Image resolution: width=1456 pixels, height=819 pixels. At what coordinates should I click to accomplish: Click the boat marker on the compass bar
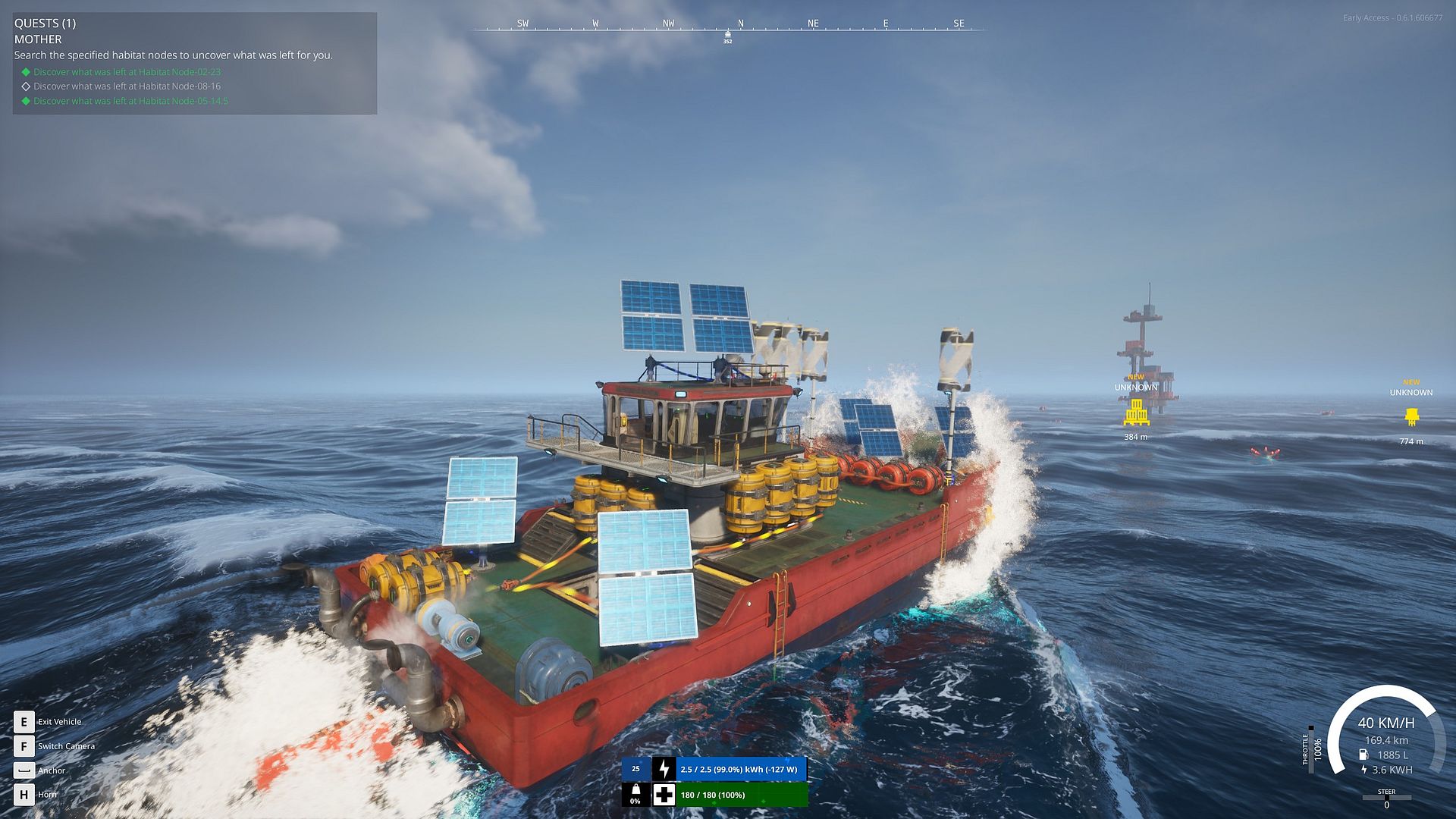[728, 34]
